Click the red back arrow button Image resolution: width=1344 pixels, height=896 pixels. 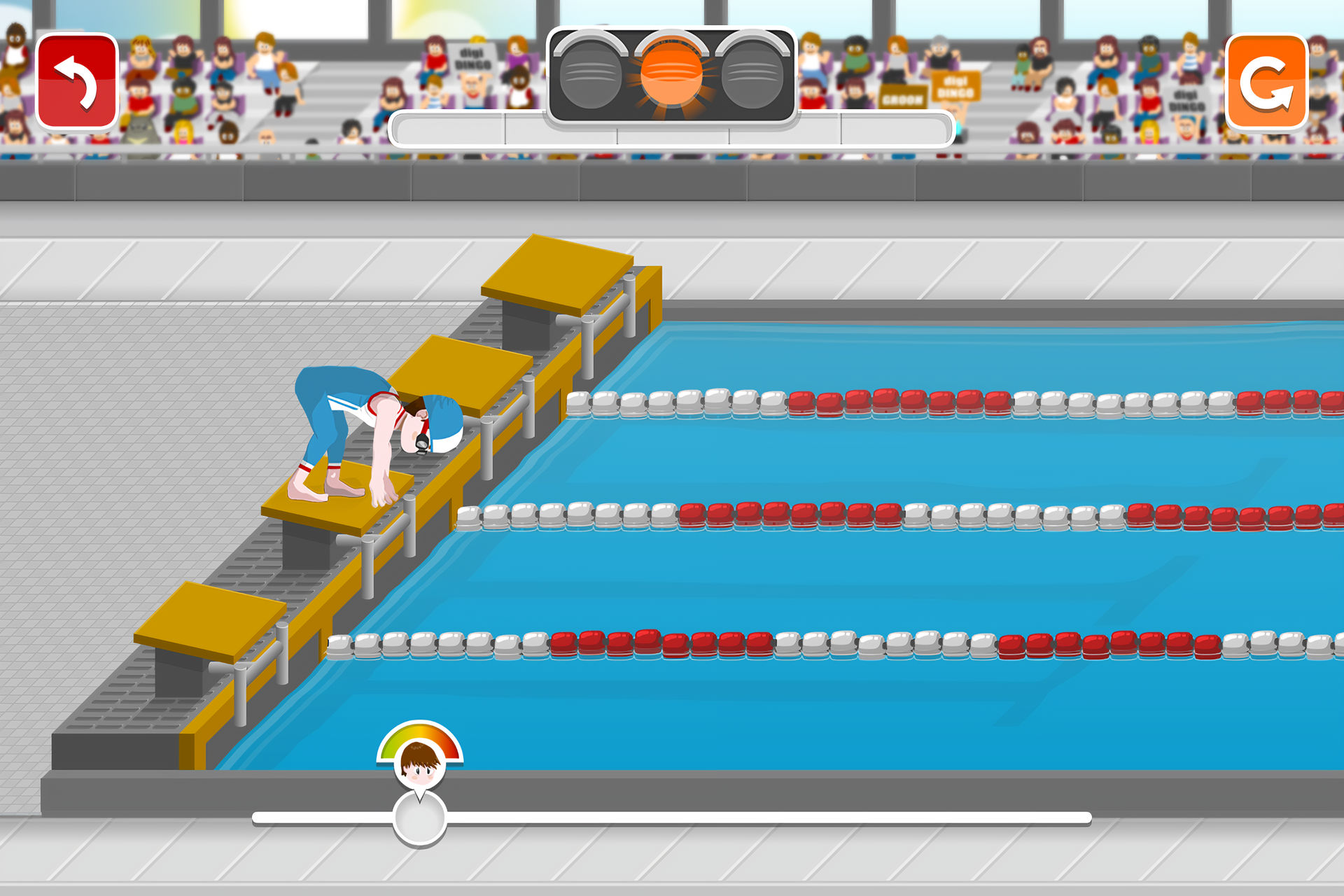point(77,82)
